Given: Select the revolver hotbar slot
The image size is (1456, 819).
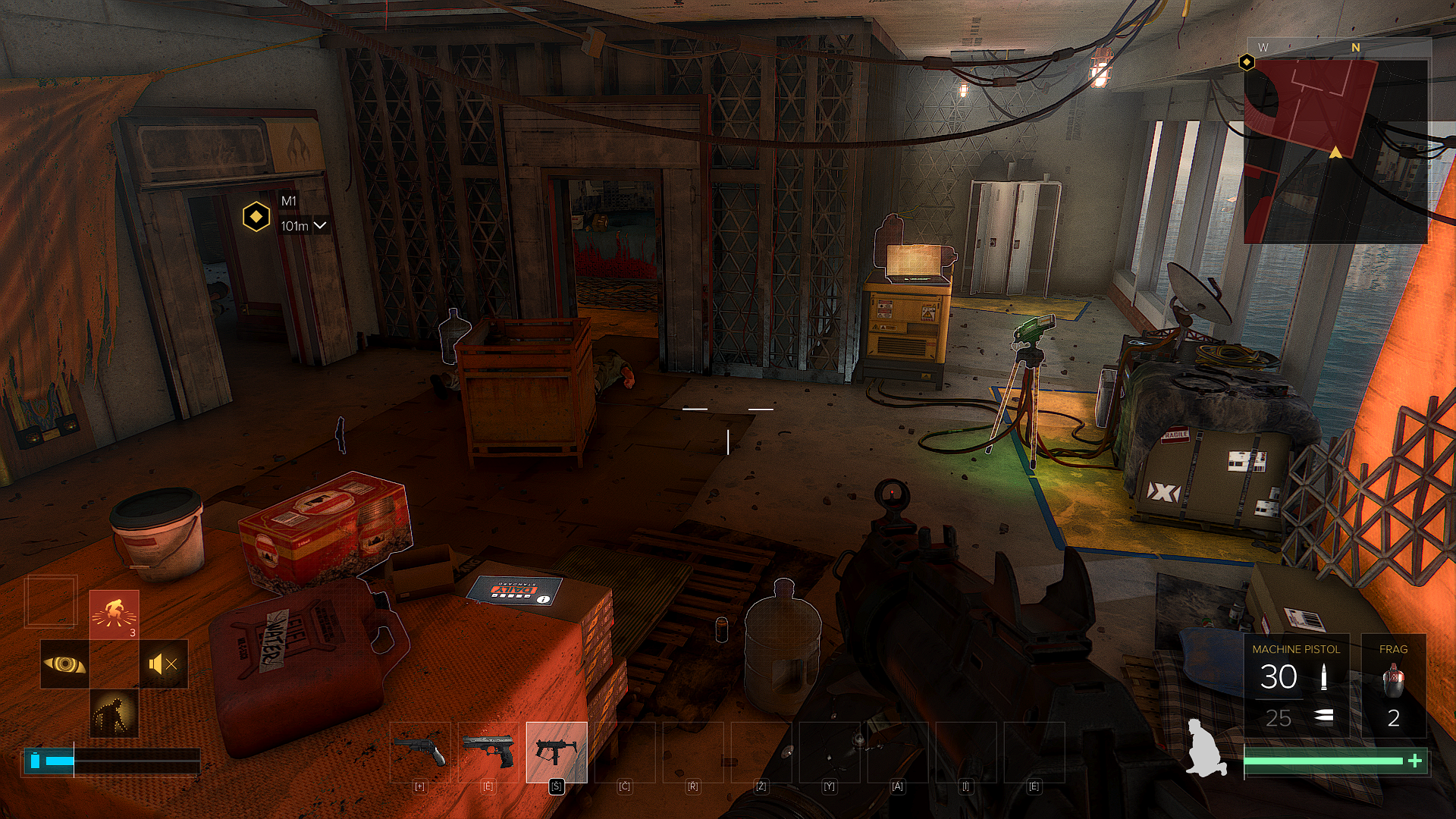Looking at the screenshot, I should (420, 752).
